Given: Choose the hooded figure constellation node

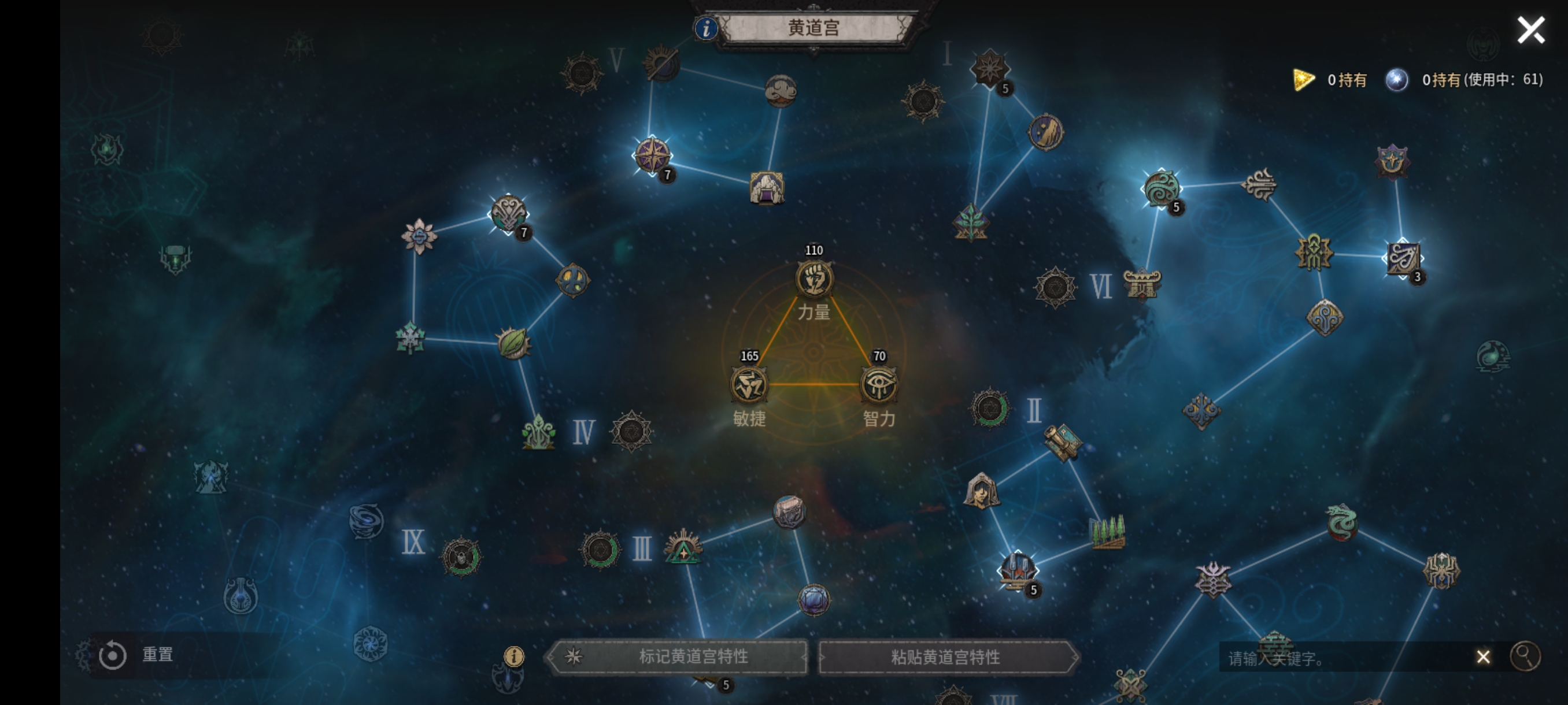Looking at the screenshot, I should [x=981, y=491].
